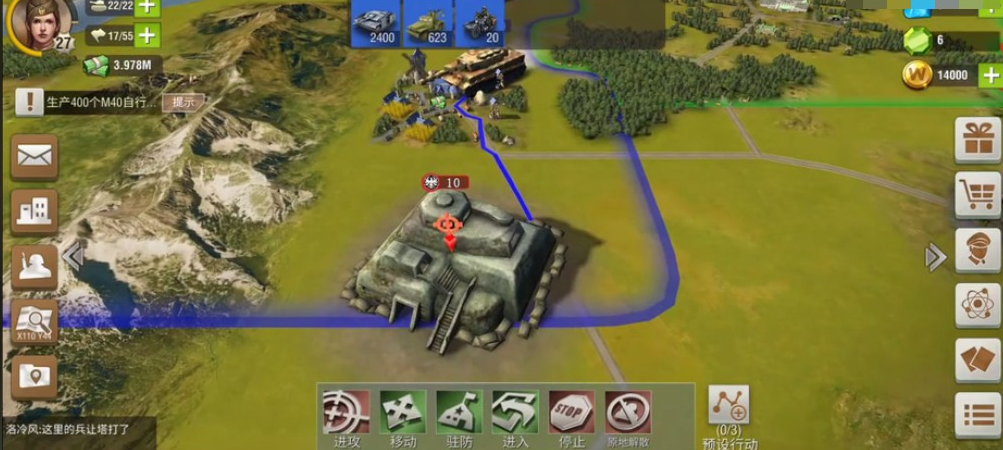Open the gift box rewards
The height and width of the screenshot is (450, 1003).
[977, 139]
